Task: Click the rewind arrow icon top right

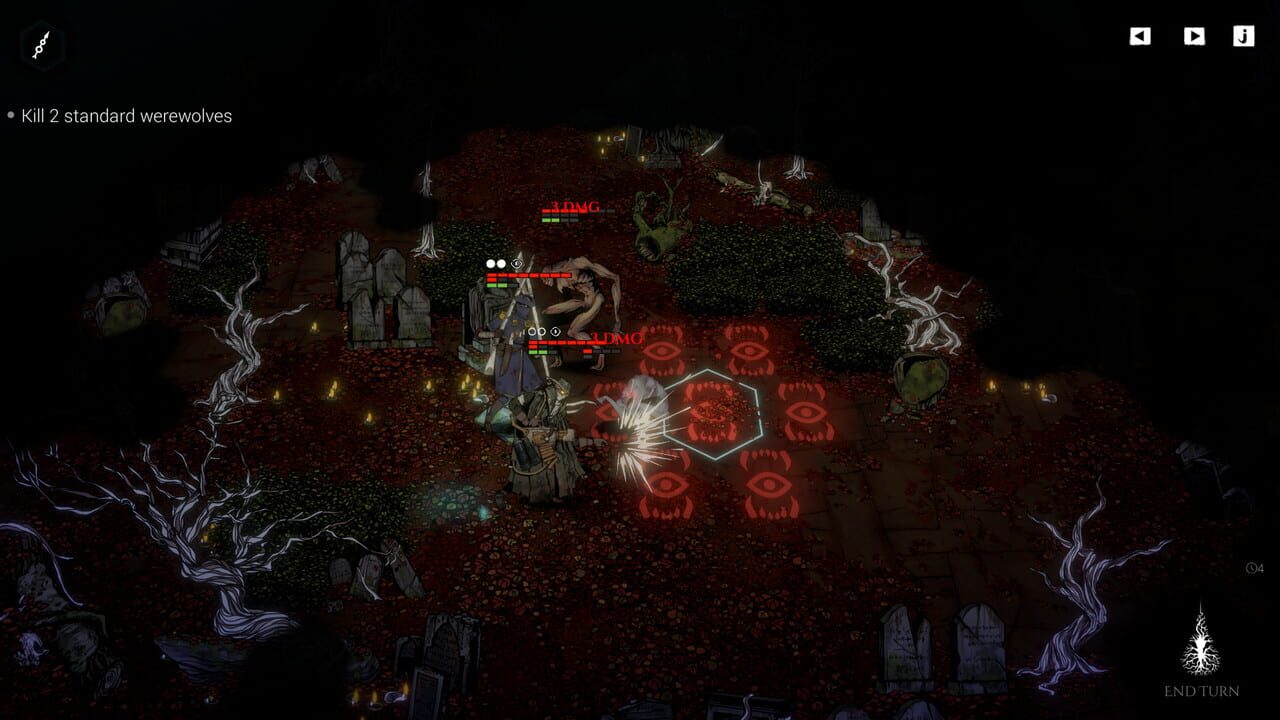Action: tap(1138, 37)
